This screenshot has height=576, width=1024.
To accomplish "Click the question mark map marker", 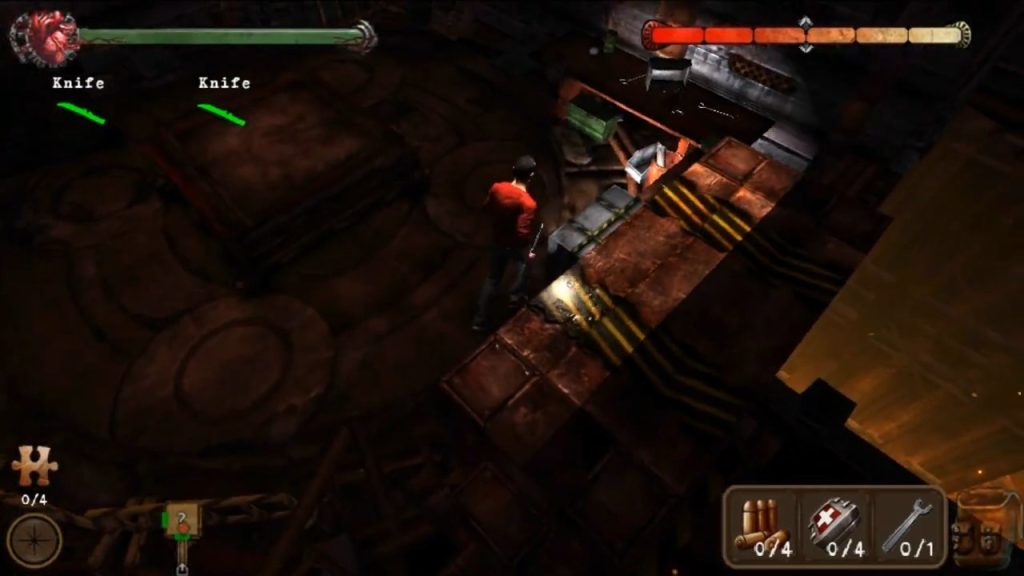I will 182,521.
